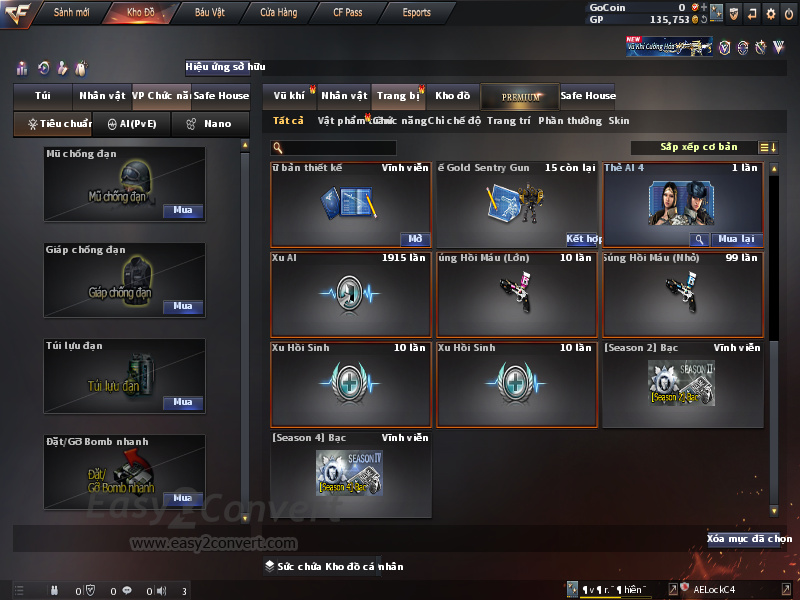Select the Xu AI item slot
The height and width of the screenshot is (600, 800).
click(351, 295)
